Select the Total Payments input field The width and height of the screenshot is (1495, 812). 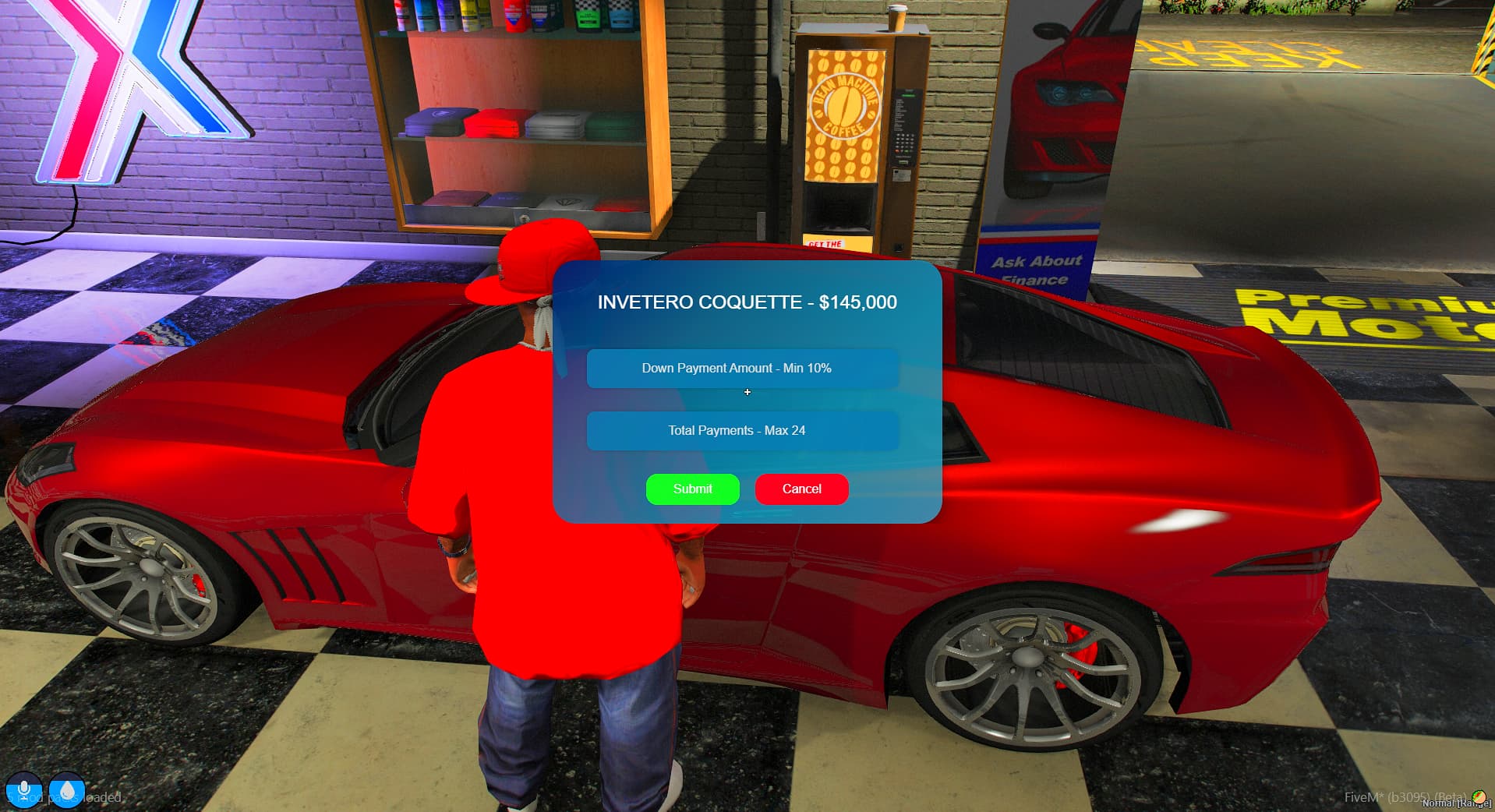(x=744, y=430)
